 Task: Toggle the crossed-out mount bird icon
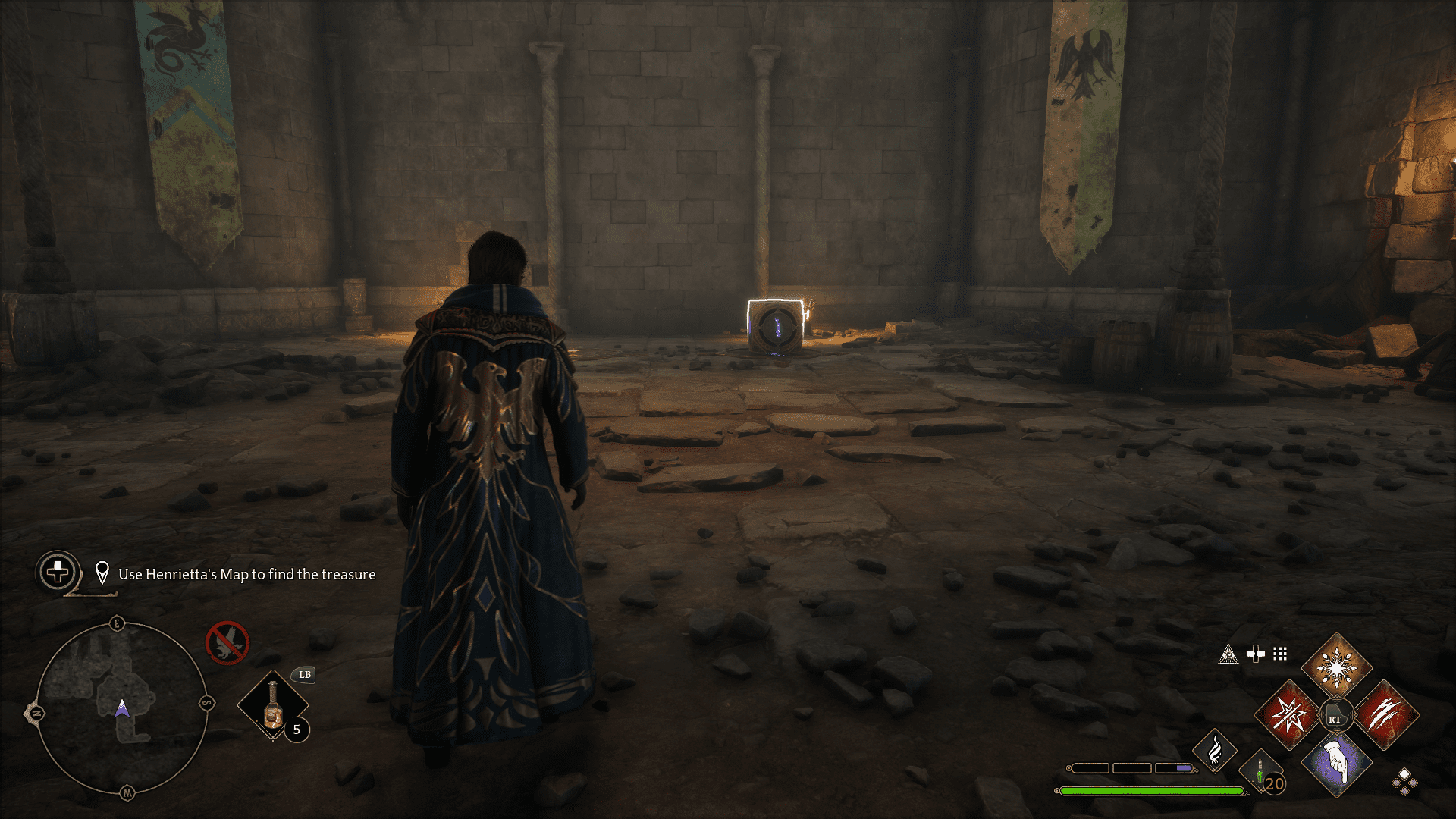[x=227, y=643]
